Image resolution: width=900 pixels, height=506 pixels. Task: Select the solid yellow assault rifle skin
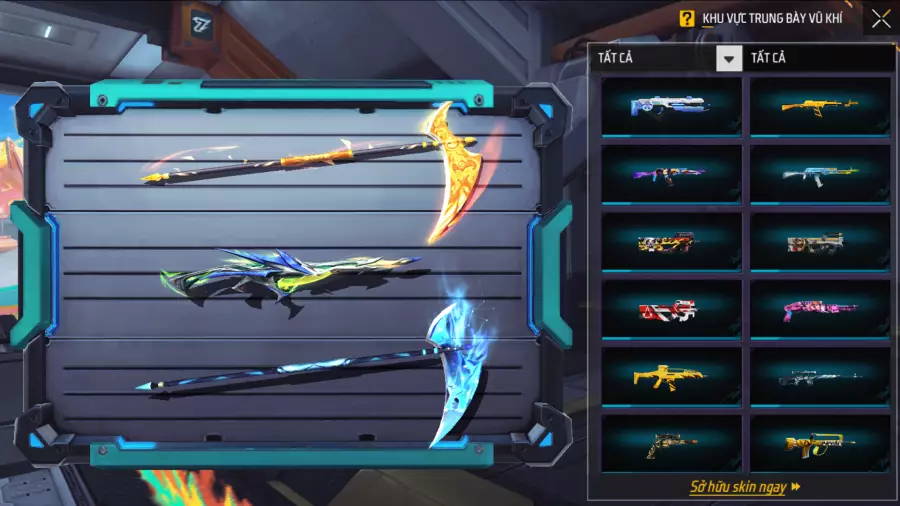tap(671, 376)
